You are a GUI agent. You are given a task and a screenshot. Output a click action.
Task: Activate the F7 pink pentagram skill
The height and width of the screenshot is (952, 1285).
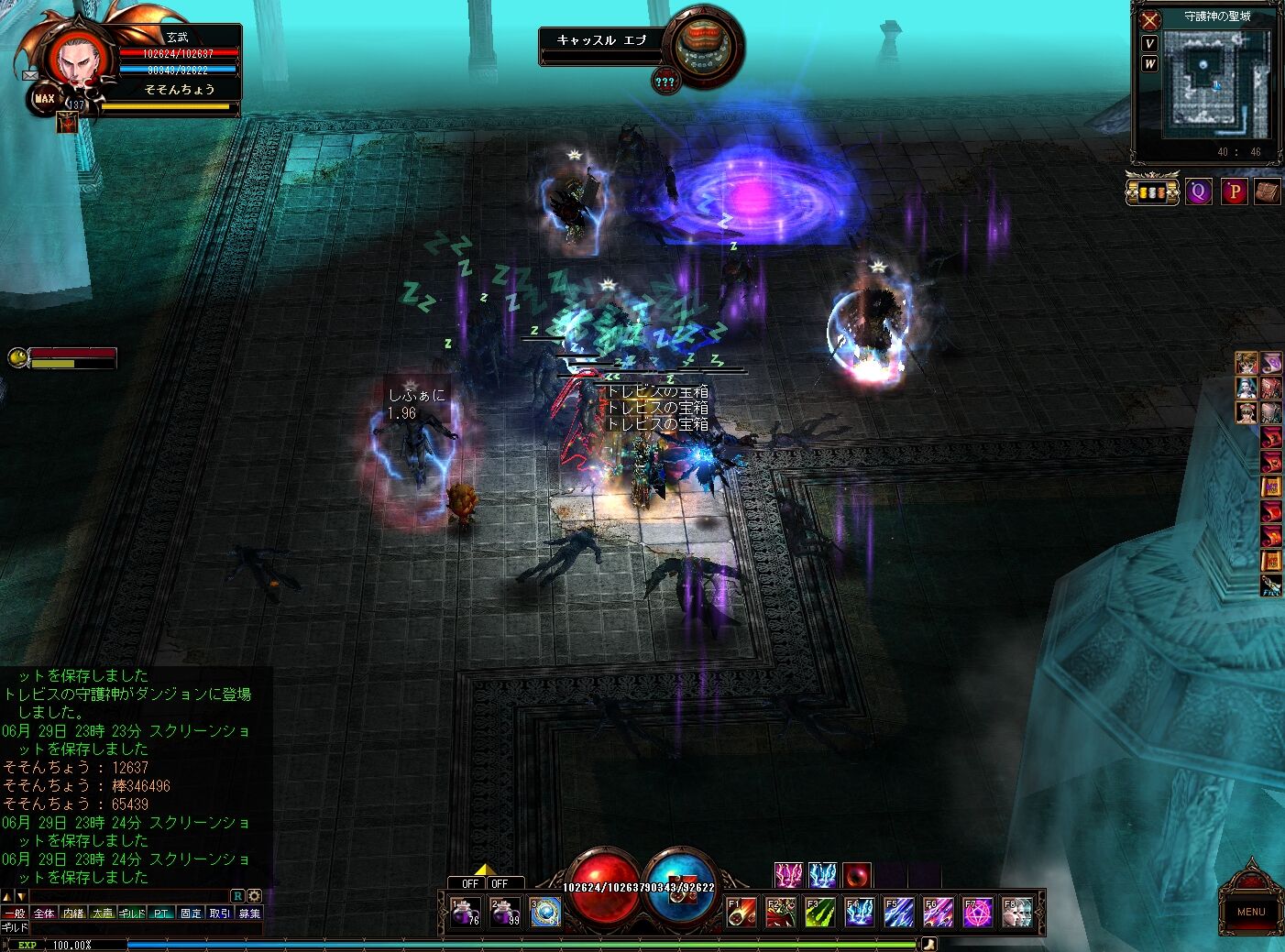point(978,913)
